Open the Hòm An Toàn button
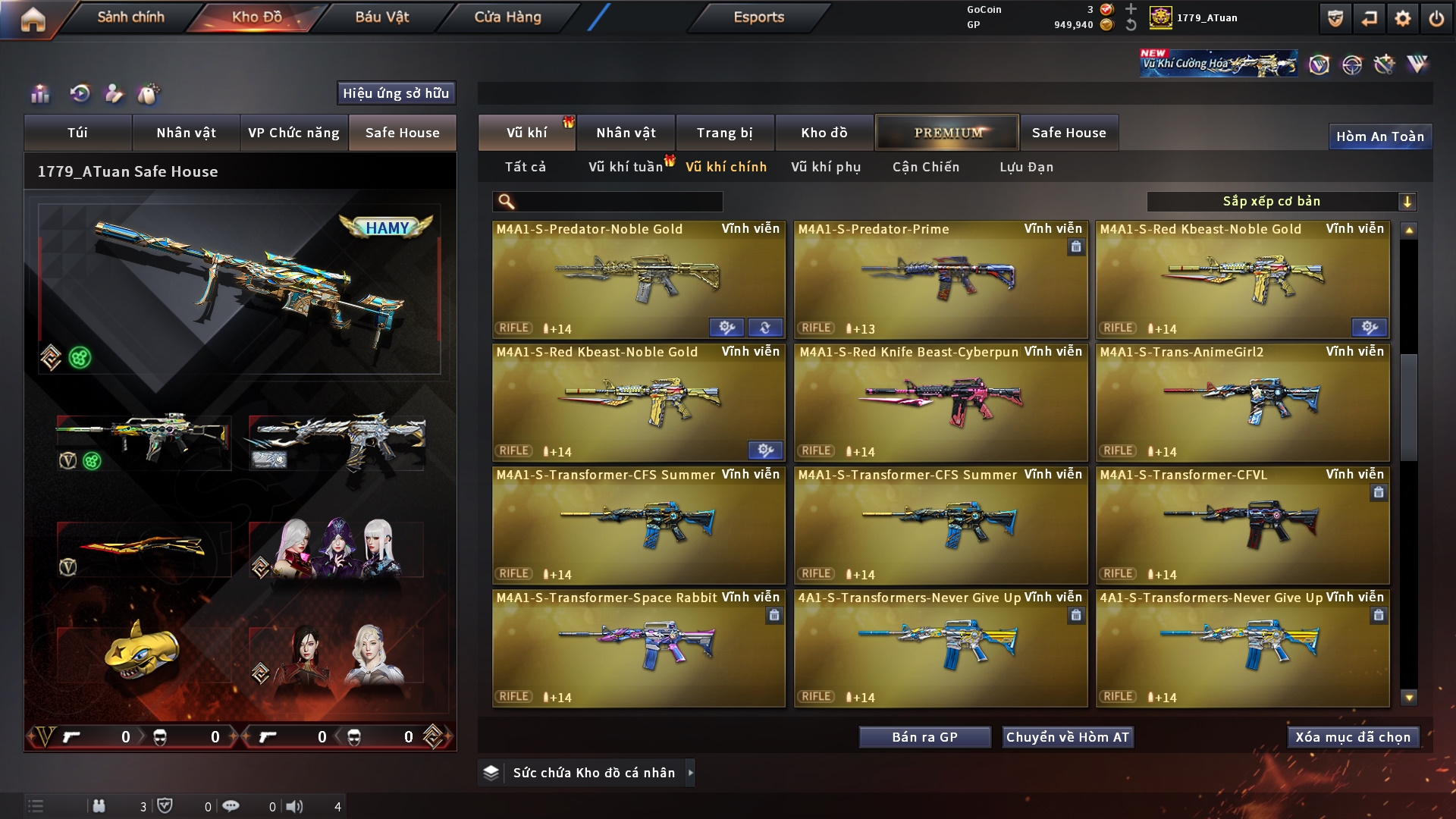 pos(1379,136)
